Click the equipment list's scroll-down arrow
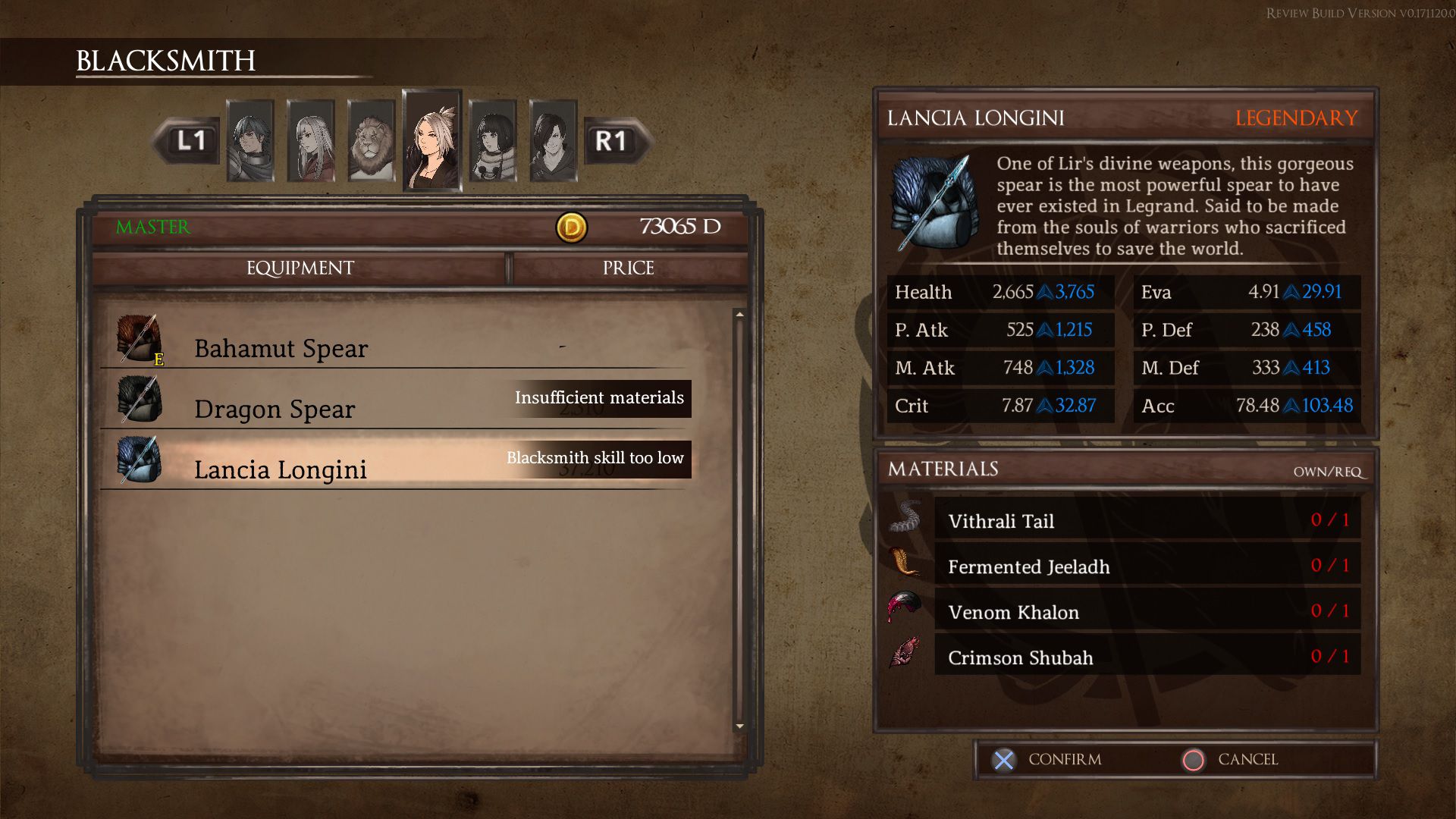1456x819 pixels. click(739, 726)
